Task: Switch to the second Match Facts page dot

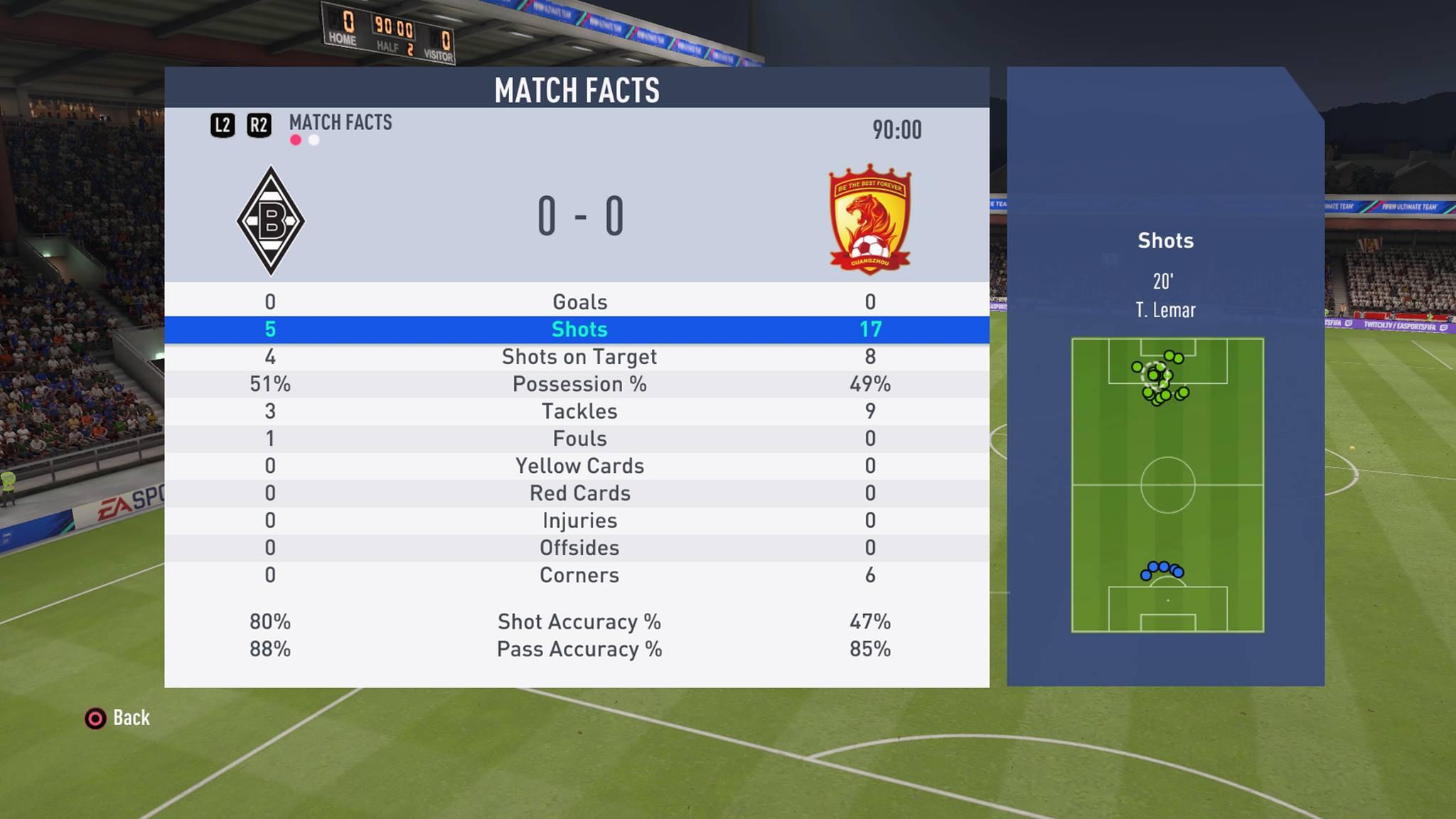Action: tap(314, 140)
